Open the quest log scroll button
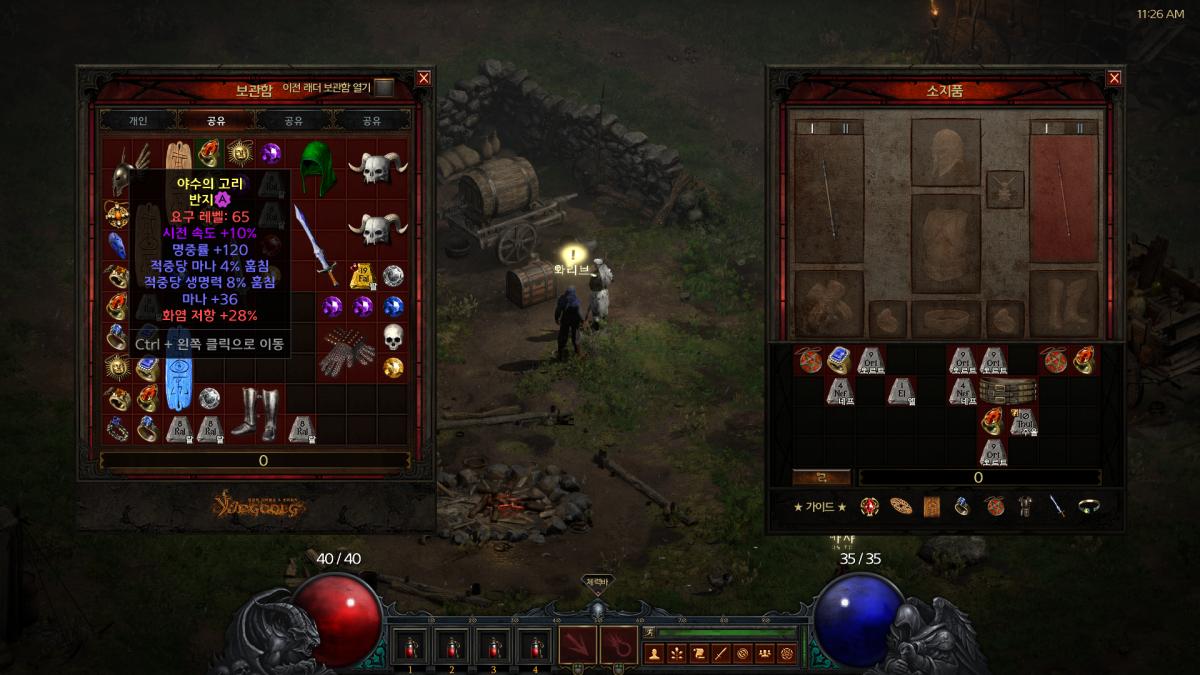 [x=699, y=654]
